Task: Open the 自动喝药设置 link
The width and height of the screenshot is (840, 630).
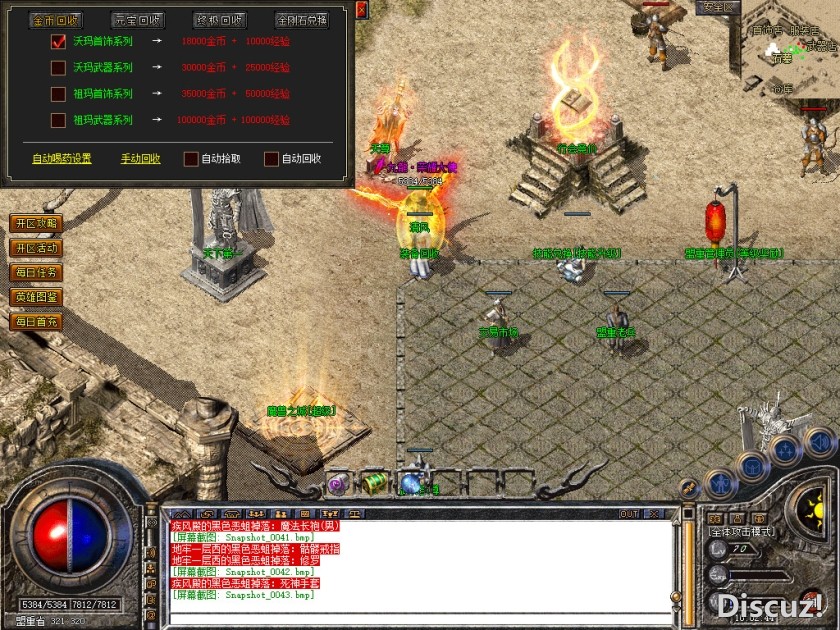Action: 61,158
